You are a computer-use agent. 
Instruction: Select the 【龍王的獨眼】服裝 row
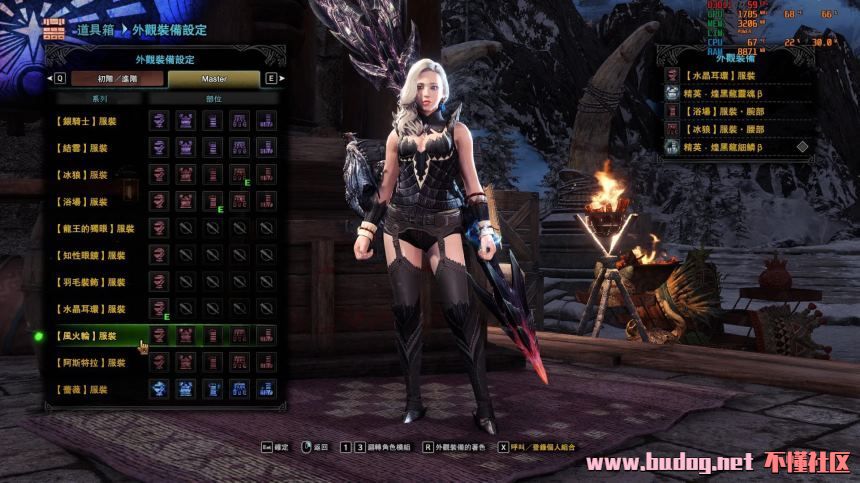coord(93,229)
